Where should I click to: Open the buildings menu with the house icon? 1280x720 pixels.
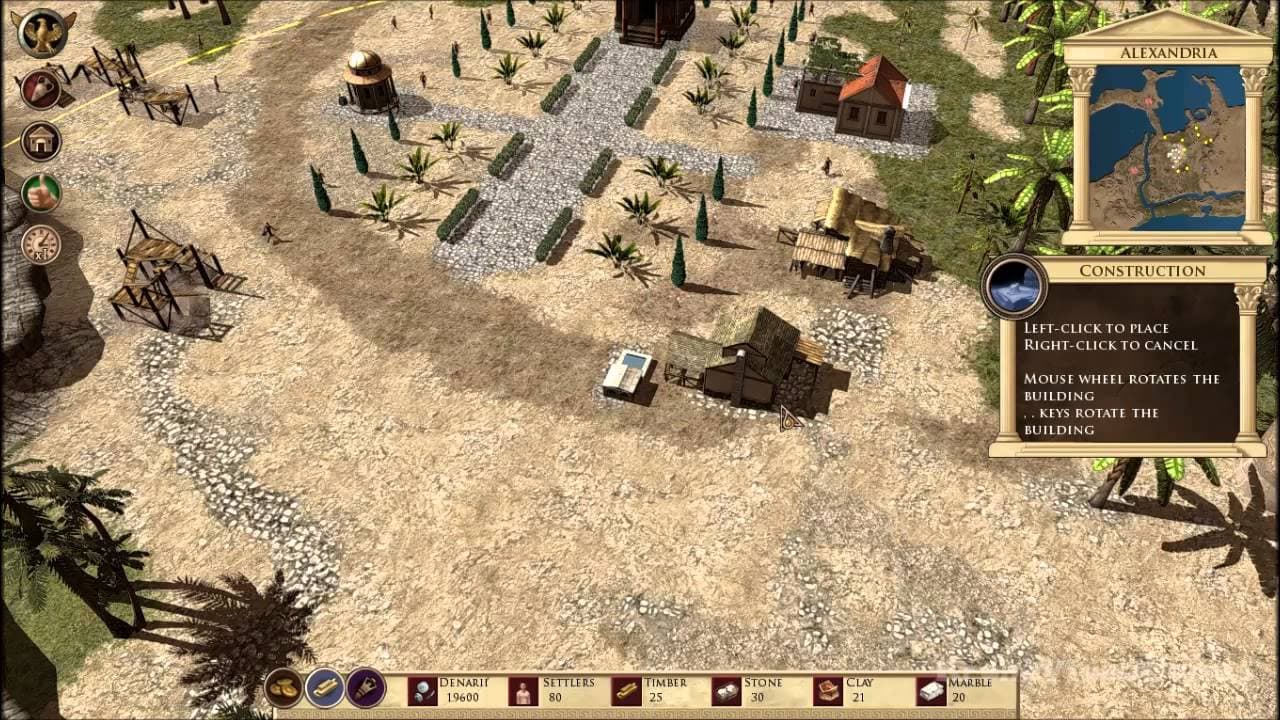(x=40, y=140)
